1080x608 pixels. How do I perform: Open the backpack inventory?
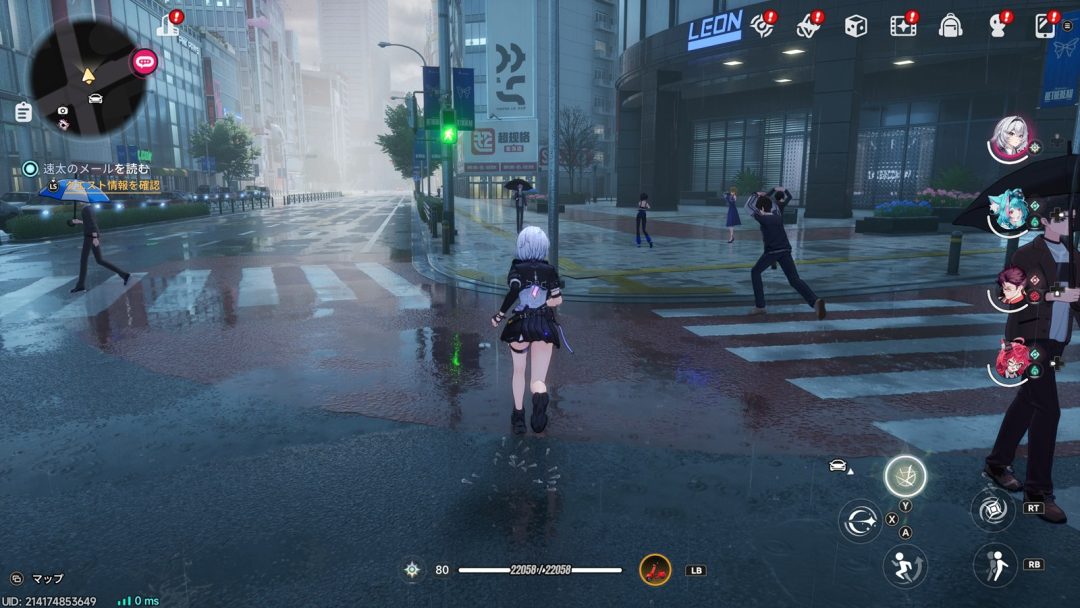point(950,26)
